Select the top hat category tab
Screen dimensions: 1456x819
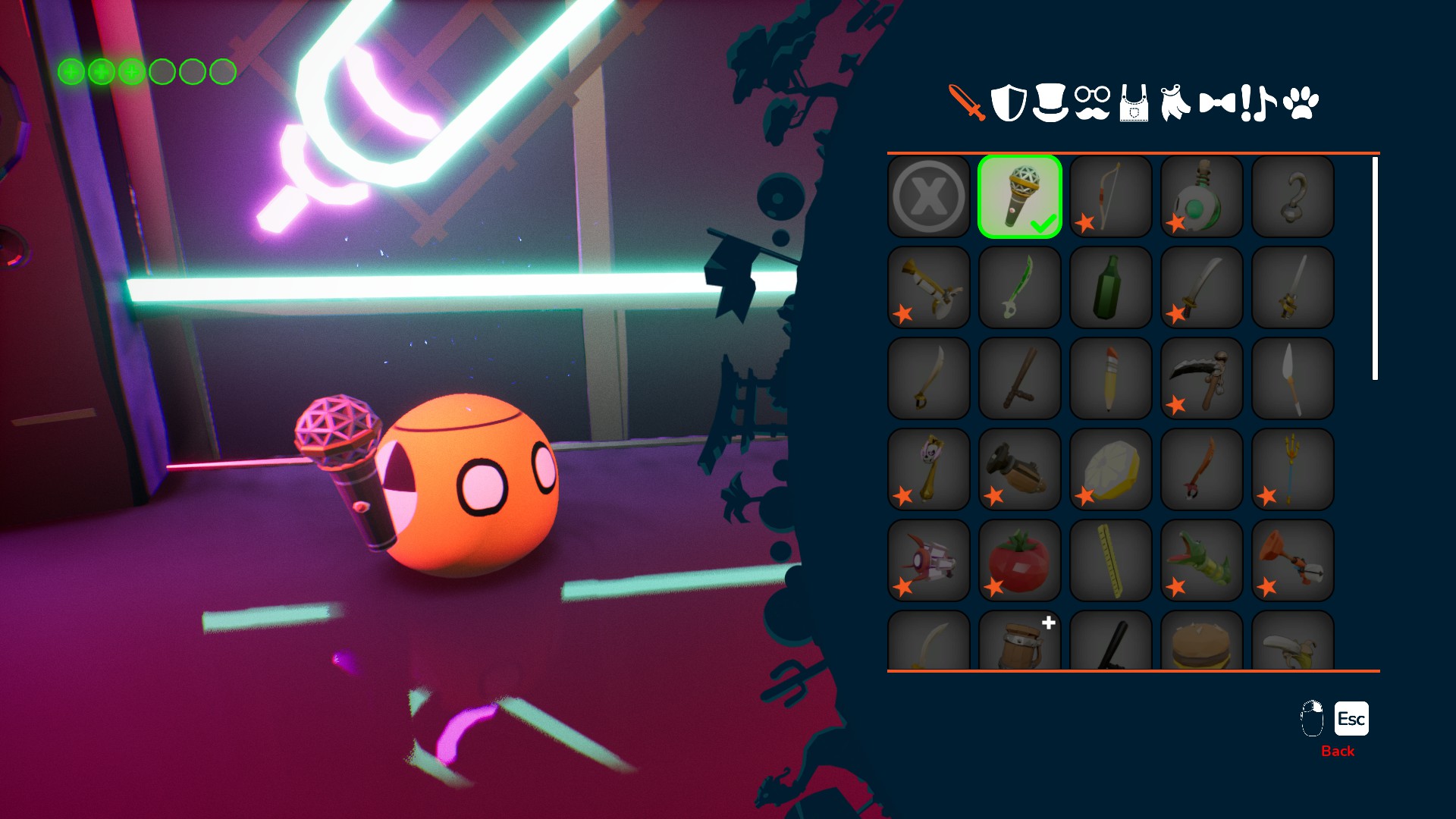pos(1050,103)
